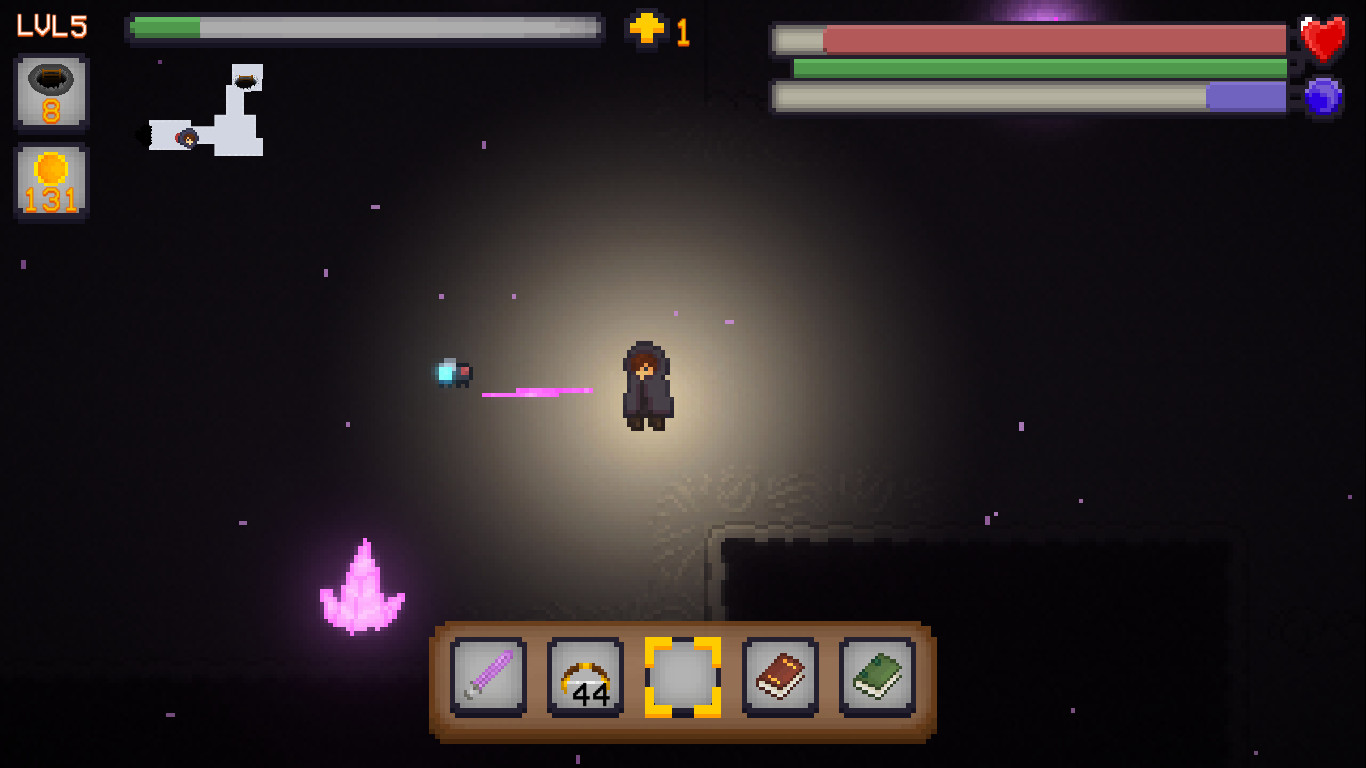Open the green book in the hotbar
Screen dimensions: 1366x768
click(876, 676)
